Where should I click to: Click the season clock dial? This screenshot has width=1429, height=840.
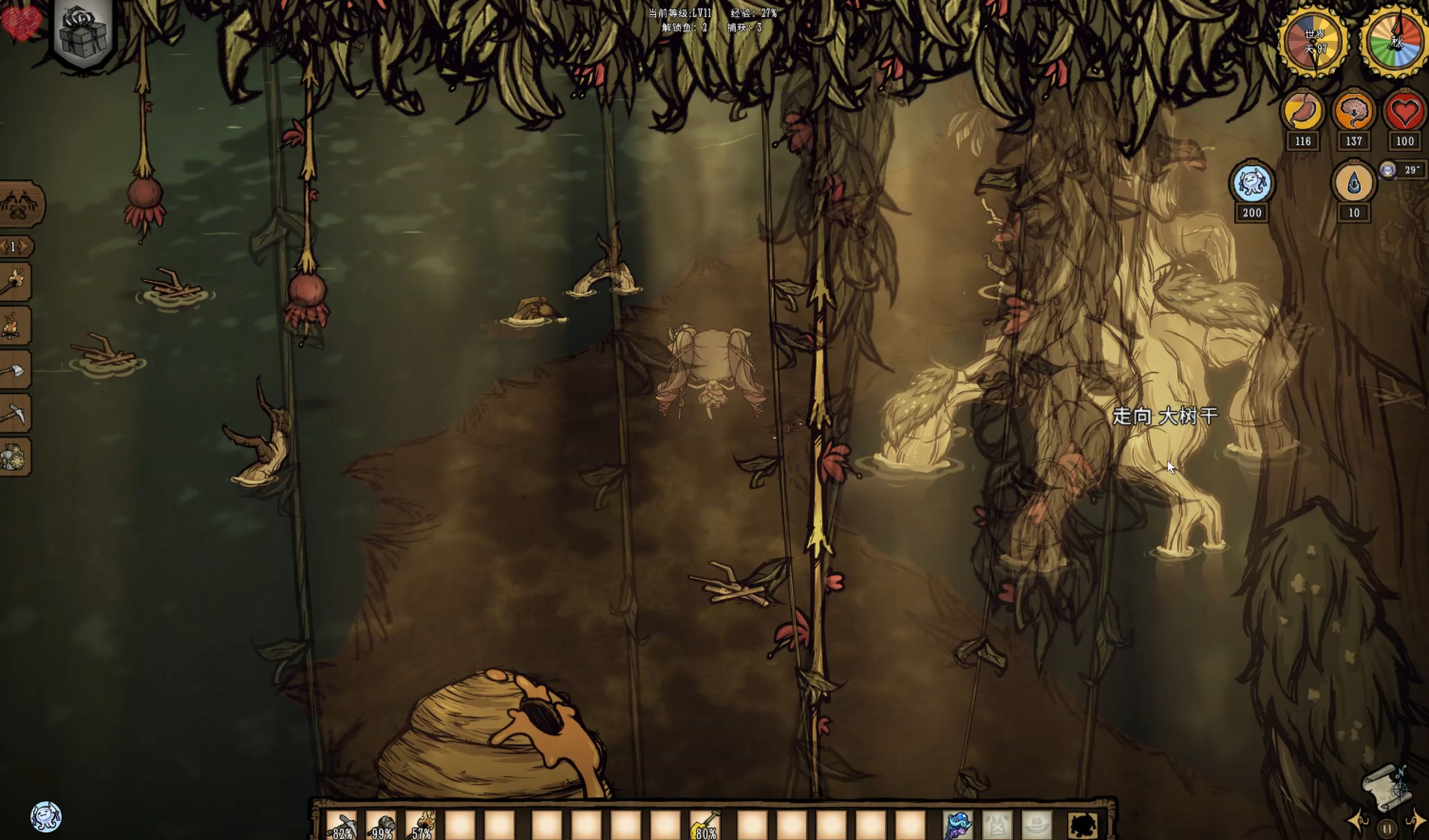tap(1395, 43)
